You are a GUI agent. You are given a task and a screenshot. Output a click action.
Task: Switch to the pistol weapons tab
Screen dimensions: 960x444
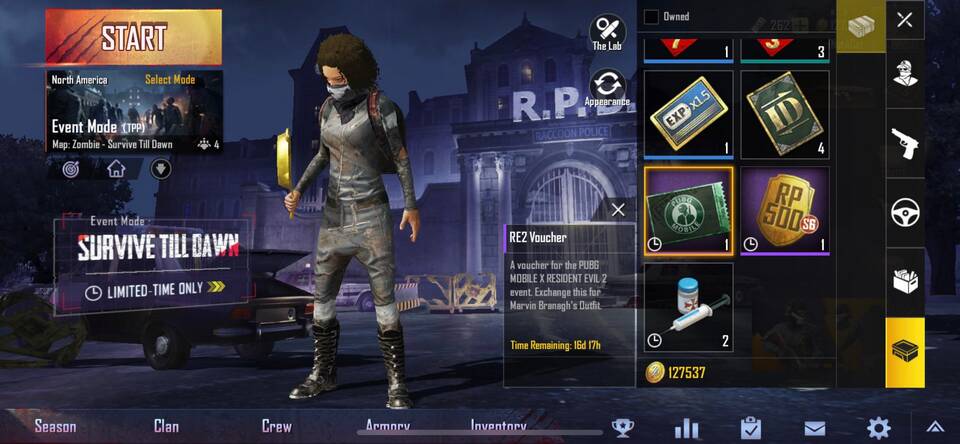(905, 143)
